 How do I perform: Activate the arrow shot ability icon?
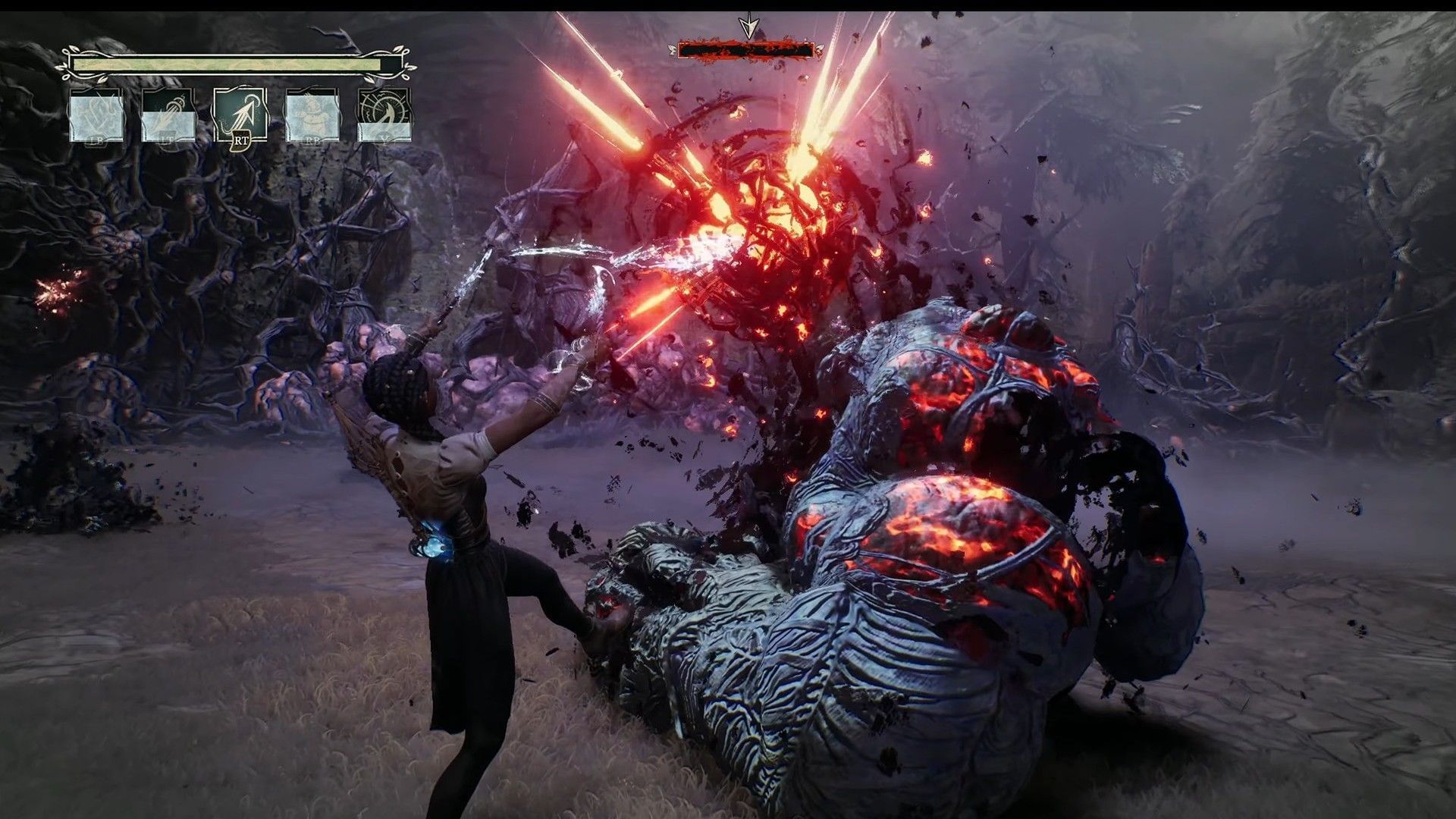tap(240, 115)
